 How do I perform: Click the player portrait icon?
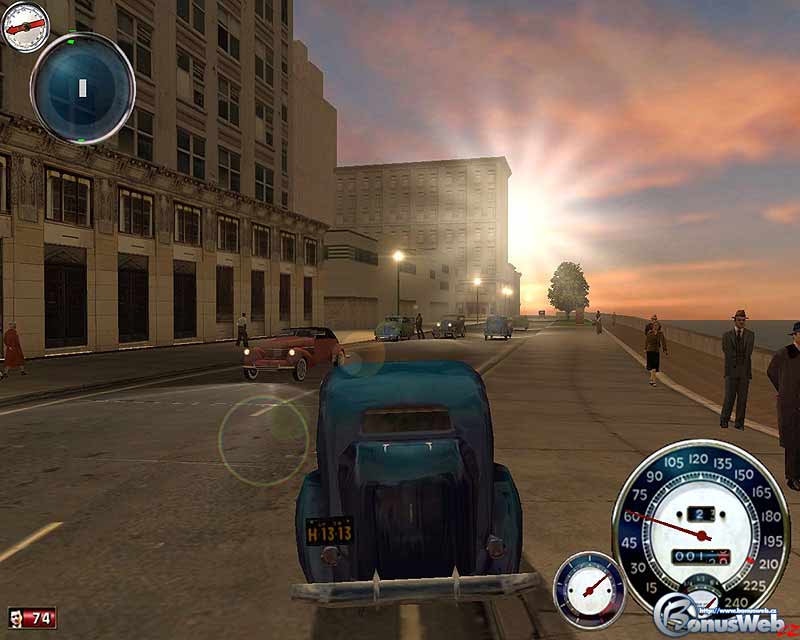point(17,618)
